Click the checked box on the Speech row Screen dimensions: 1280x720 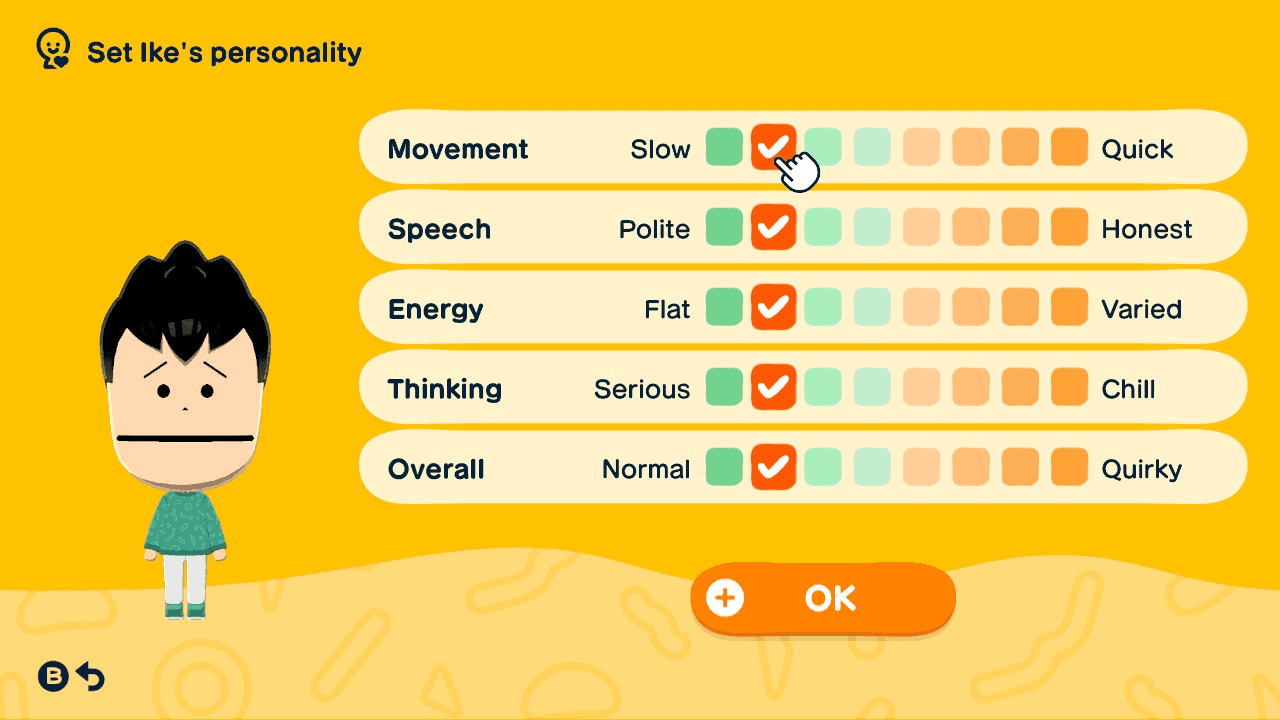tap(773, 227)
